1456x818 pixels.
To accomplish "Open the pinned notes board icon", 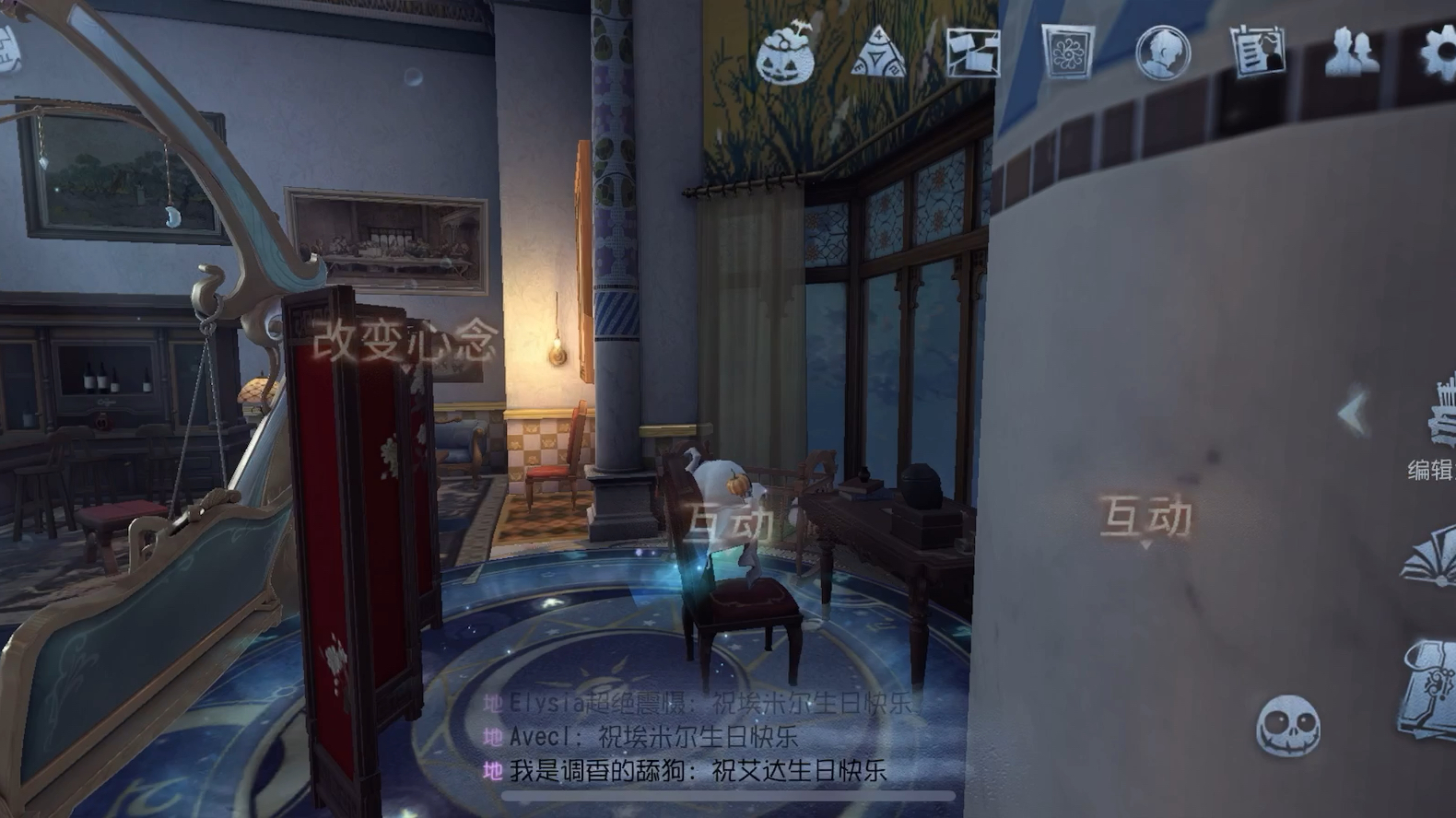I will click(x=973, y=53).
